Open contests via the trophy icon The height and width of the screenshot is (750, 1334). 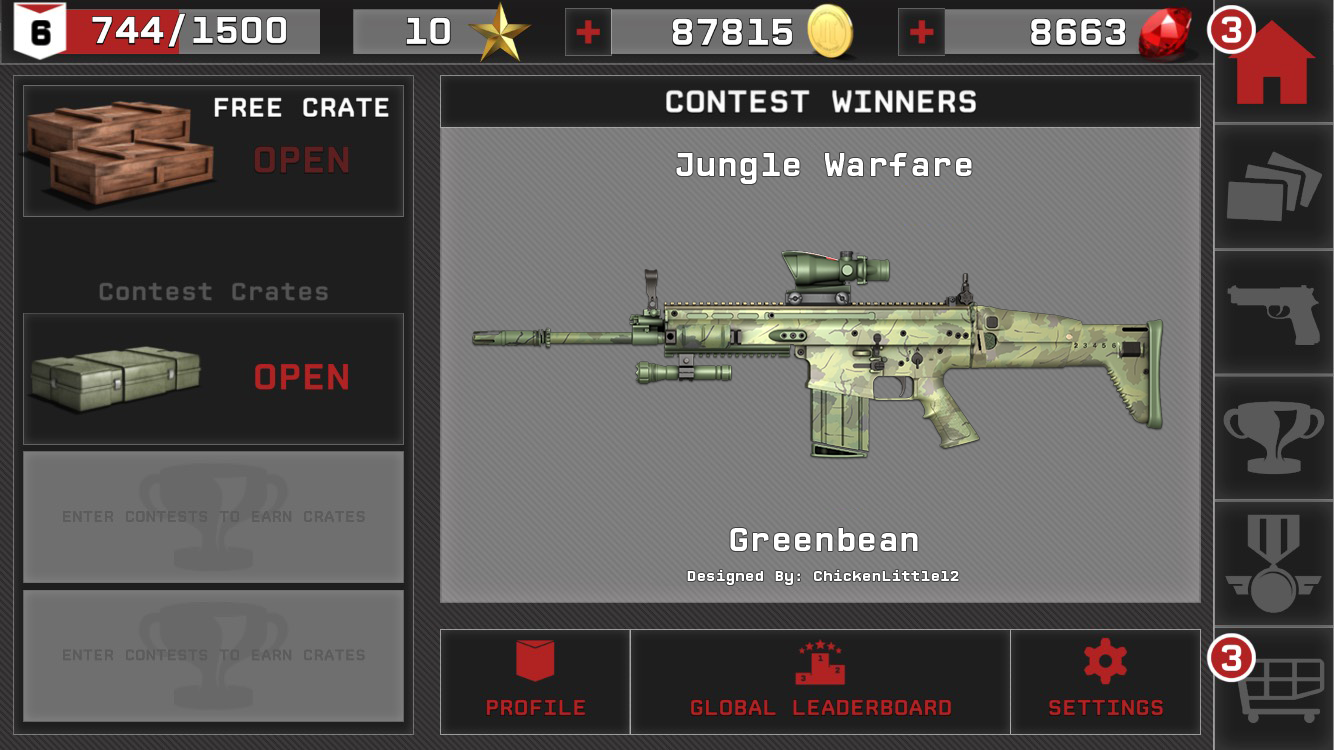[1273, 435]
